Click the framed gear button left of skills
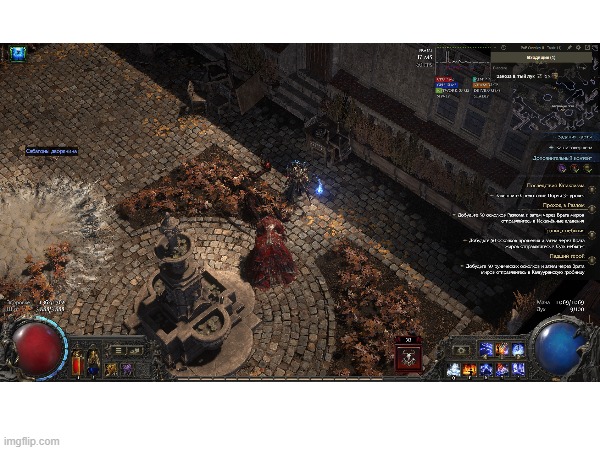Viewport: 600px width, 450px height. pyautogui.click(x=462, y=349)
